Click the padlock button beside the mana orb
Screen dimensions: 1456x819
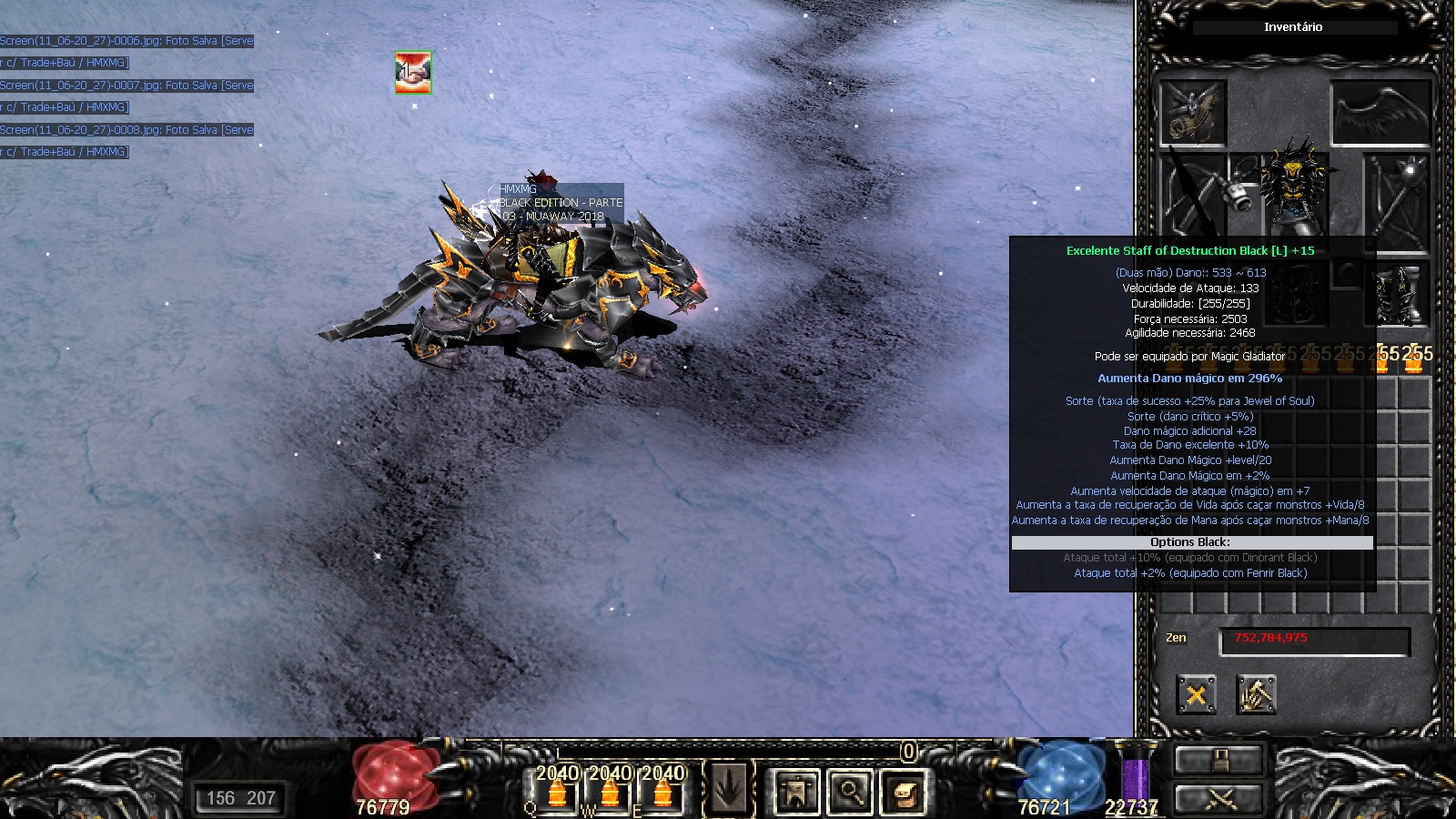[1219, 759]
